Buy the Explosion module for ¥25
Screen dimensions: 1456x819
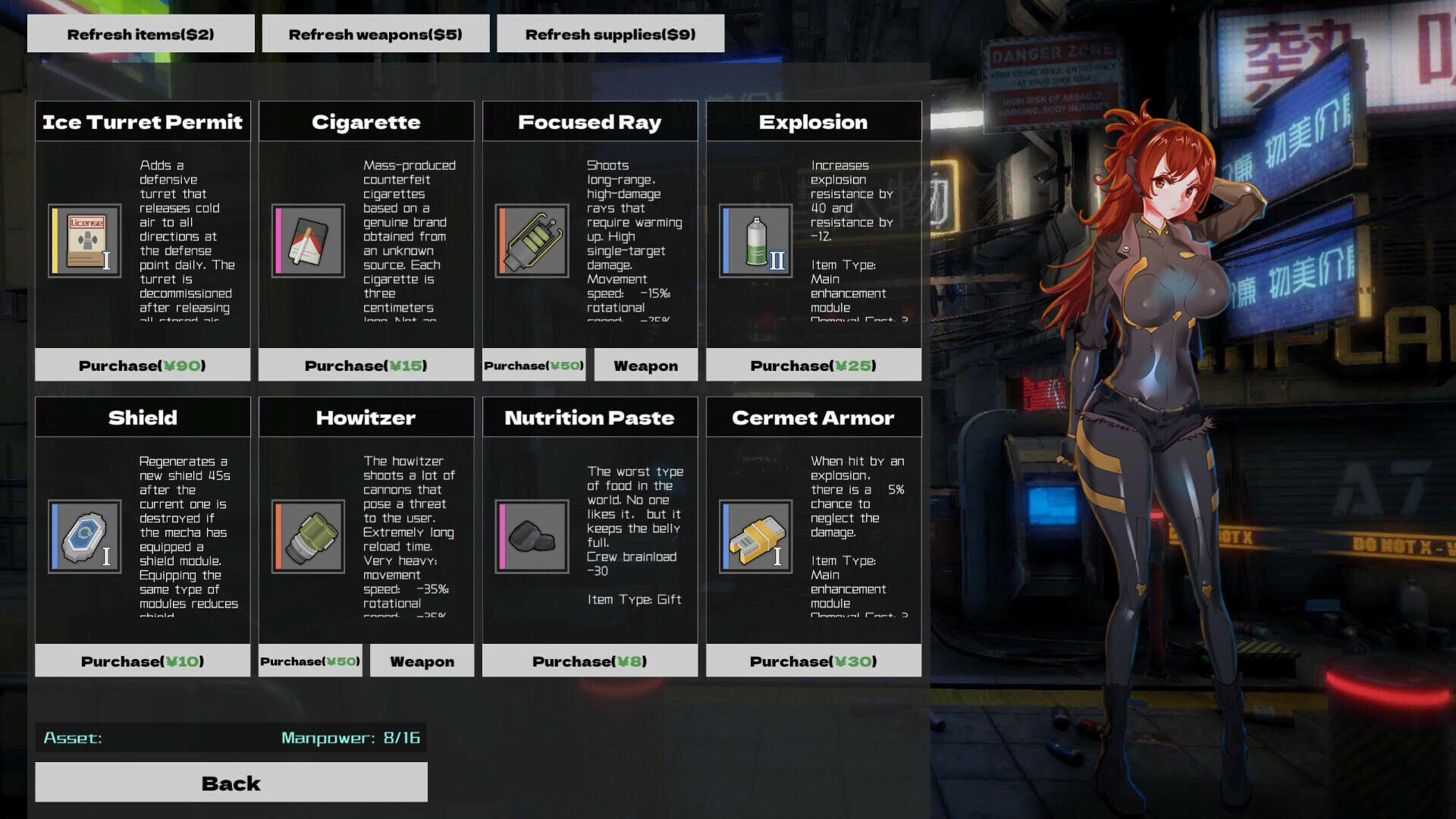click(814, 366)
